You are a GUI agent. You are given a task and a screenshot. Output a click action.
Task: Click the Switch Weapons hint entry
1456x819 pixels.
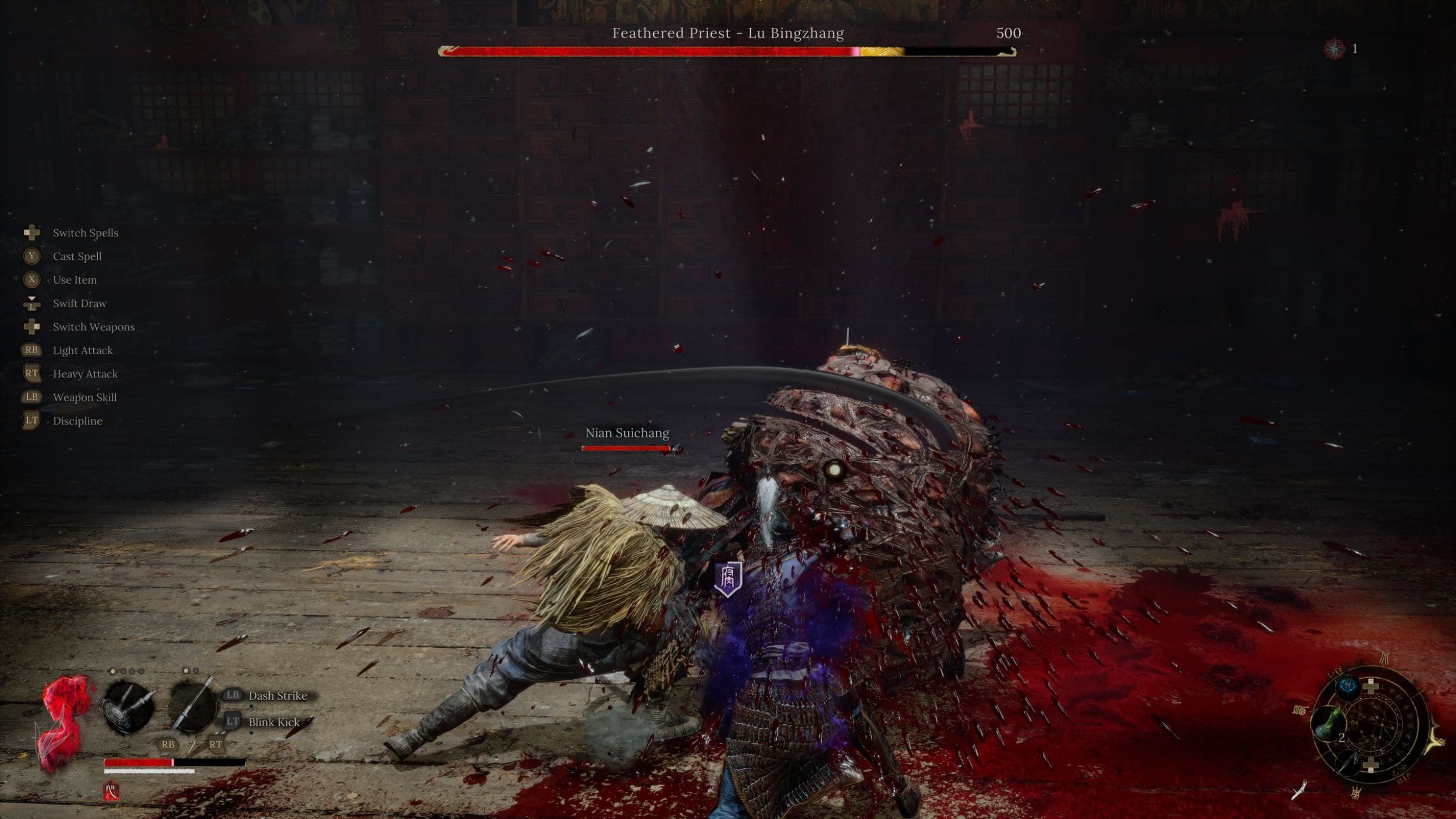(93, 327)
